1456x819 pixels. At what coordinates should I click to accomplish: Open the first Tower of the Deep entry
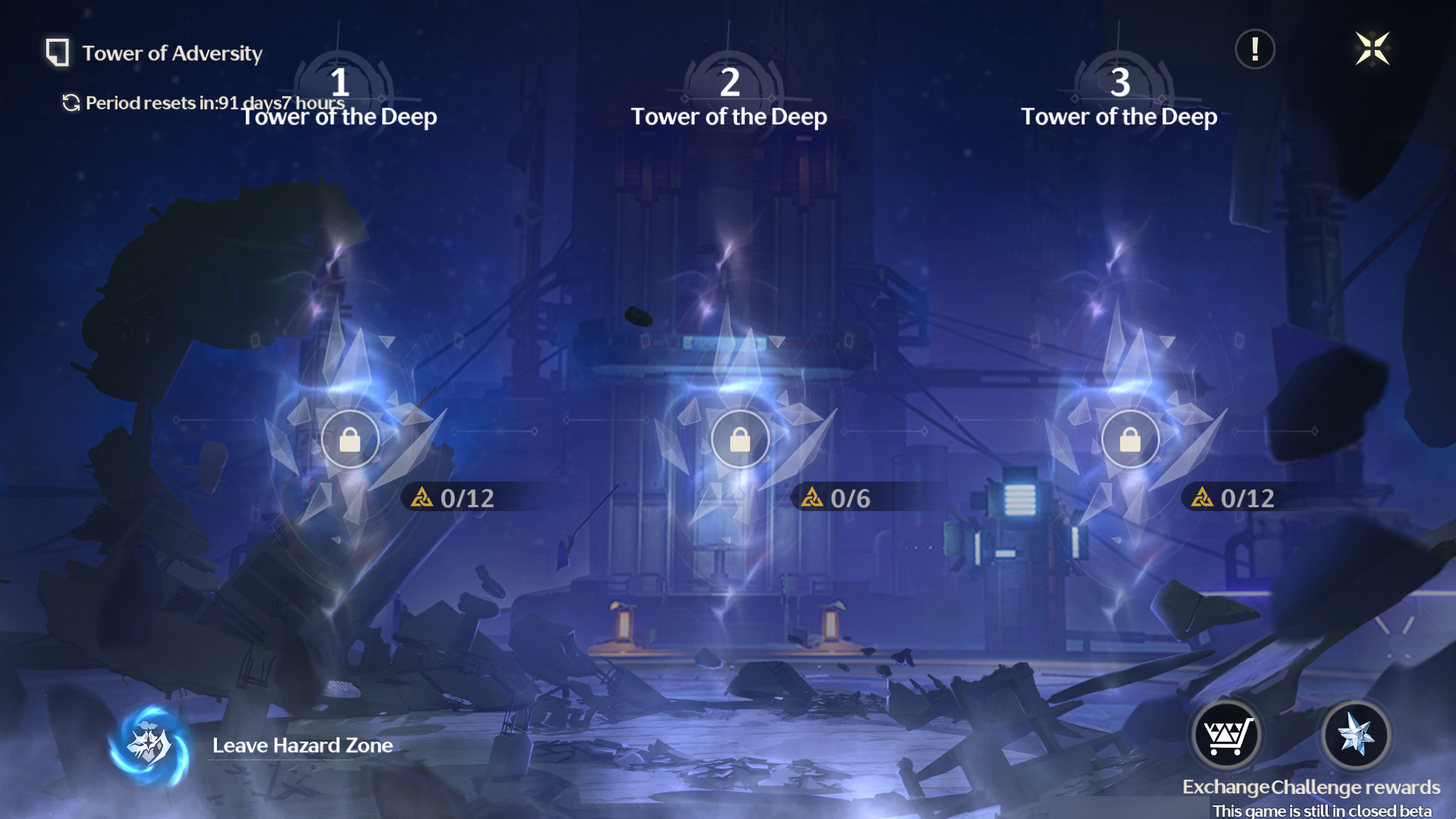(x=340, y=117)
